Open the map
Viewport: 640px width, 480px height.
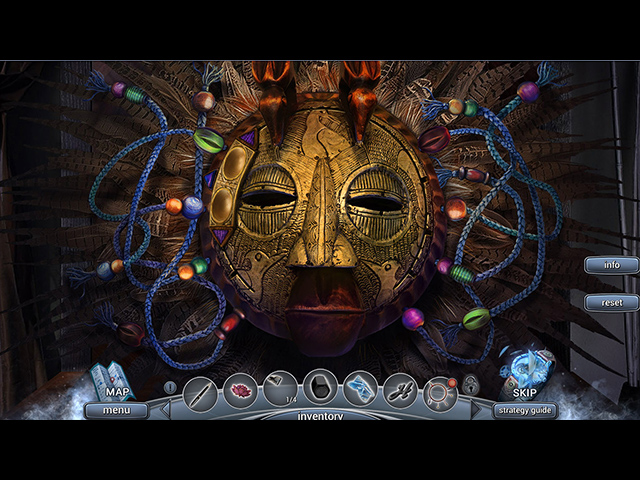click(x=112, y=382)
